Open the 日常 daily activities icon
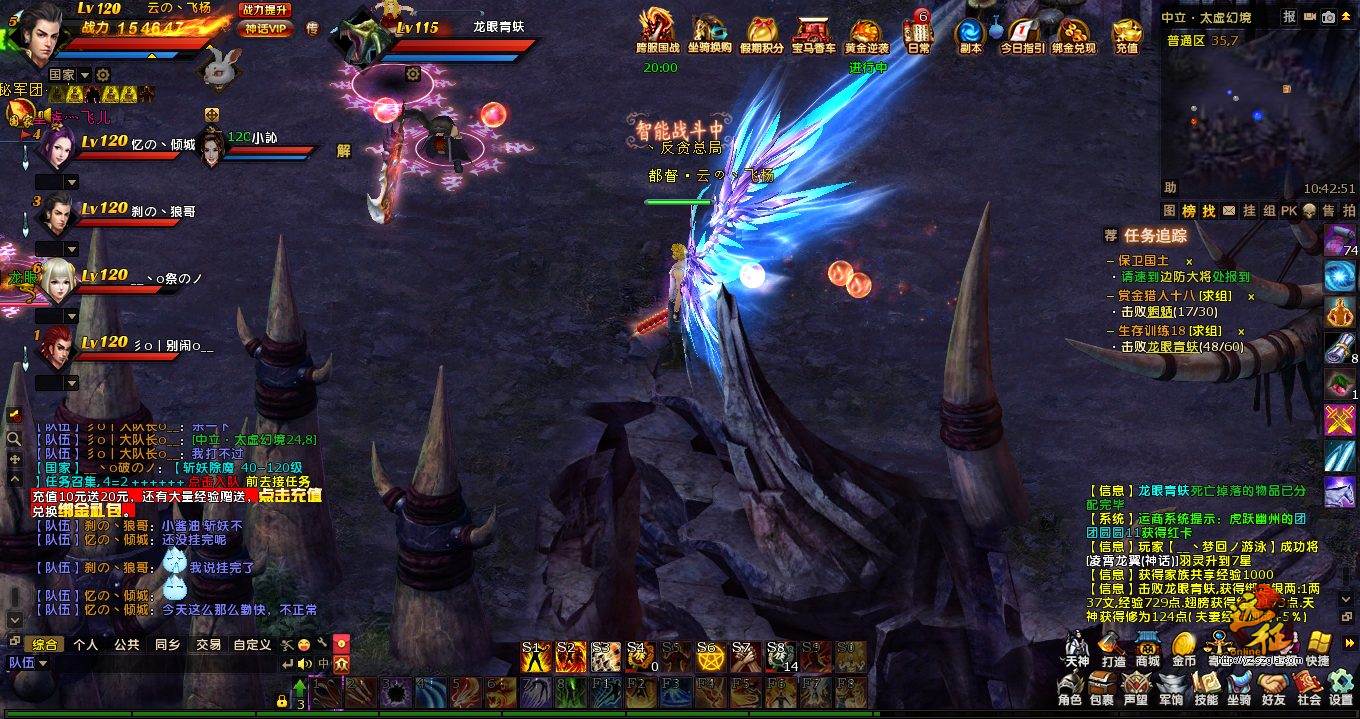1360x719 pixels. click(x=917, y=34)
